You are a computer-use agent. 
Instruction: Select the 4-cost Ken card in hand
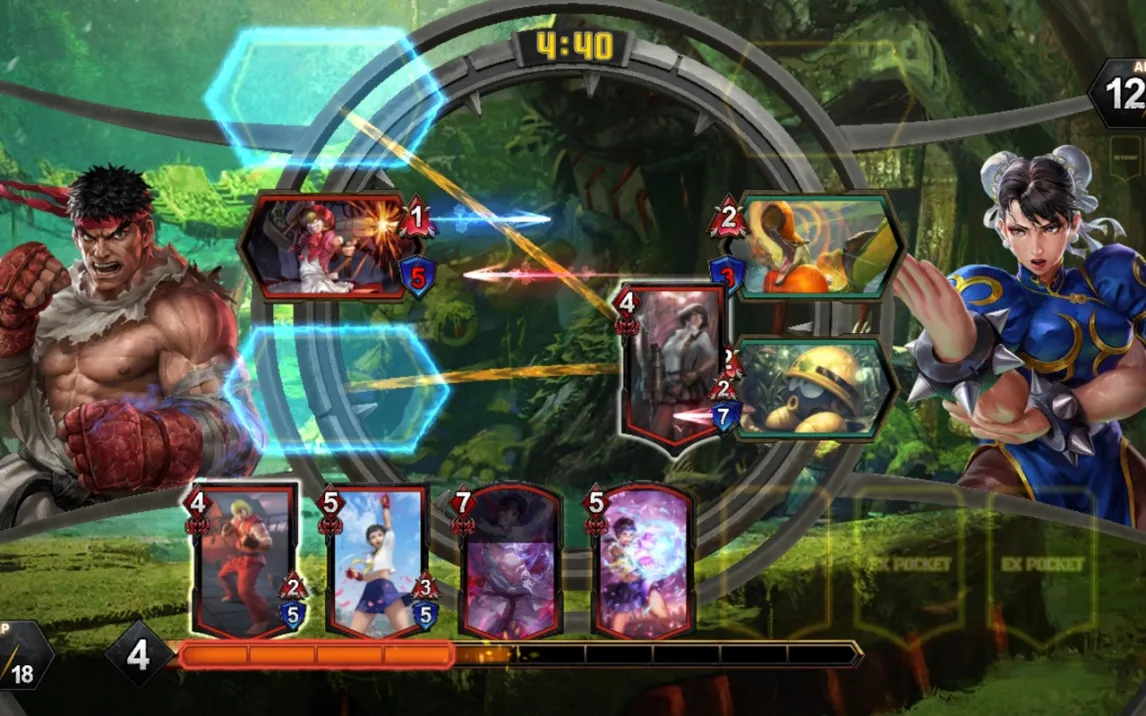tap(245, 562)
